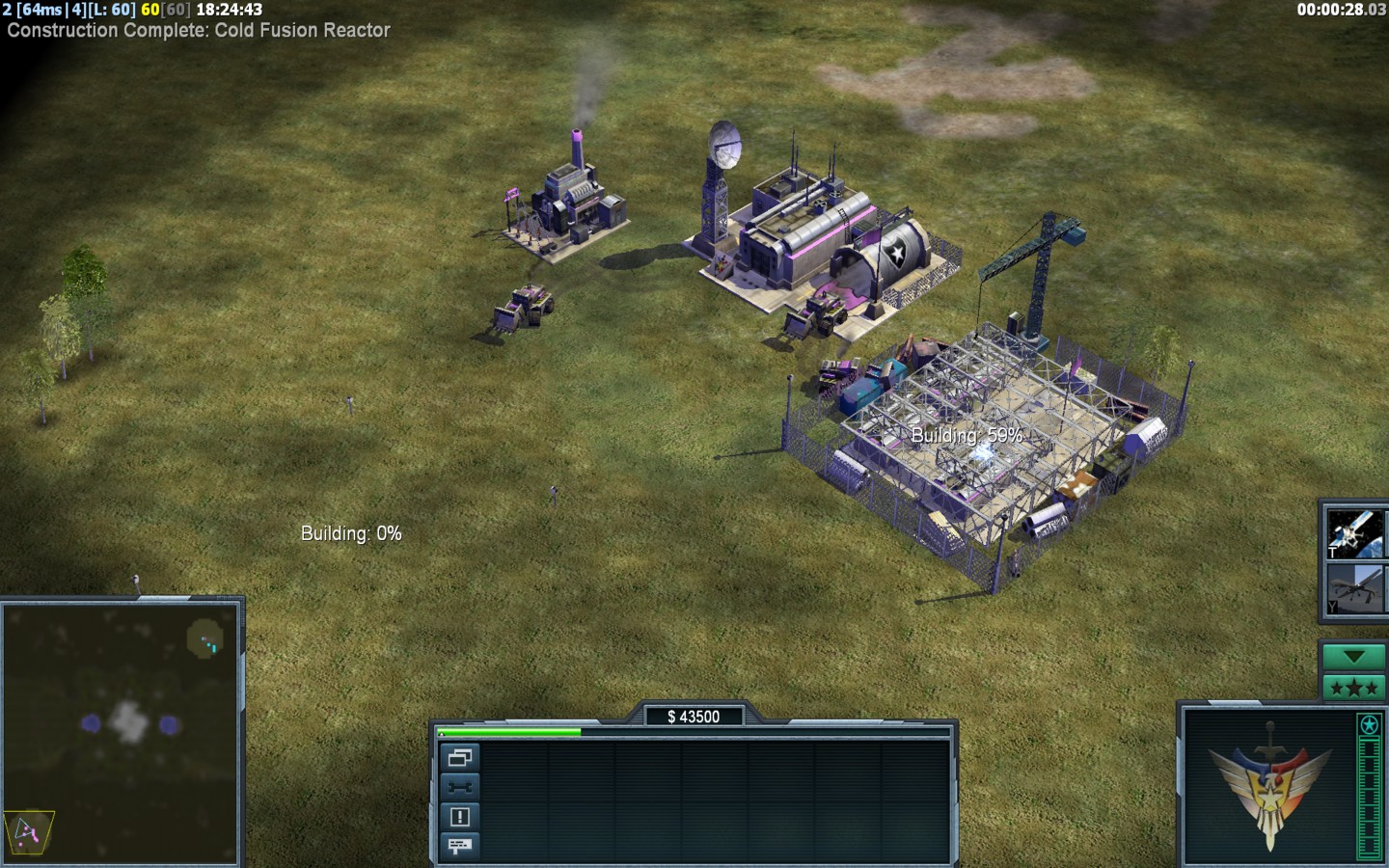Click the chat message board button
The height and width of the screenshot is (868, 1389).
coord(459,846)
